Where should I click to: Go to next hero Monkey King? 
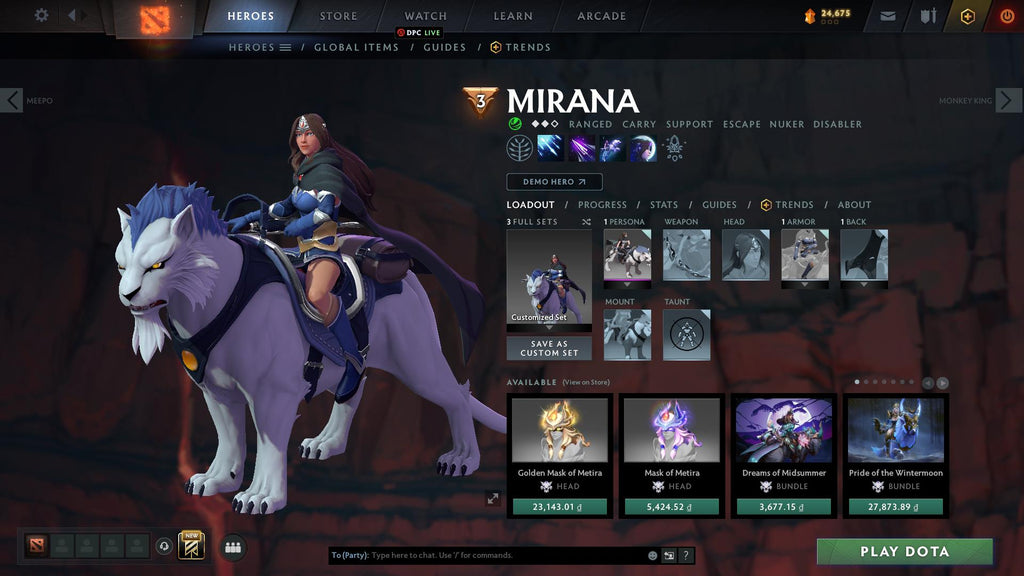(x=1009, y=100)
